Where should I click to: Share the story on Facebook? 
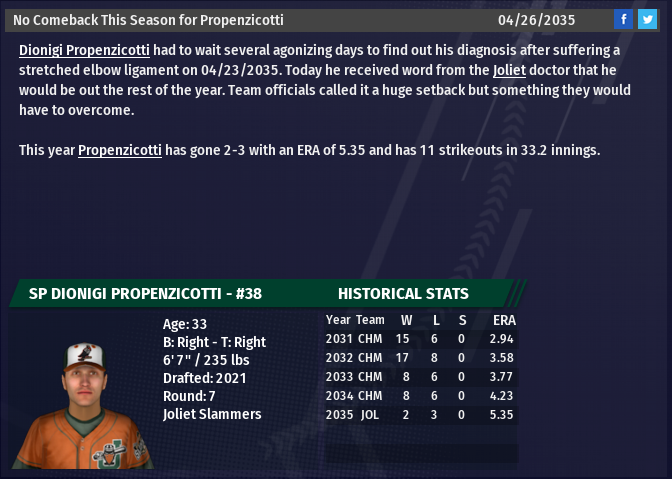623,19
